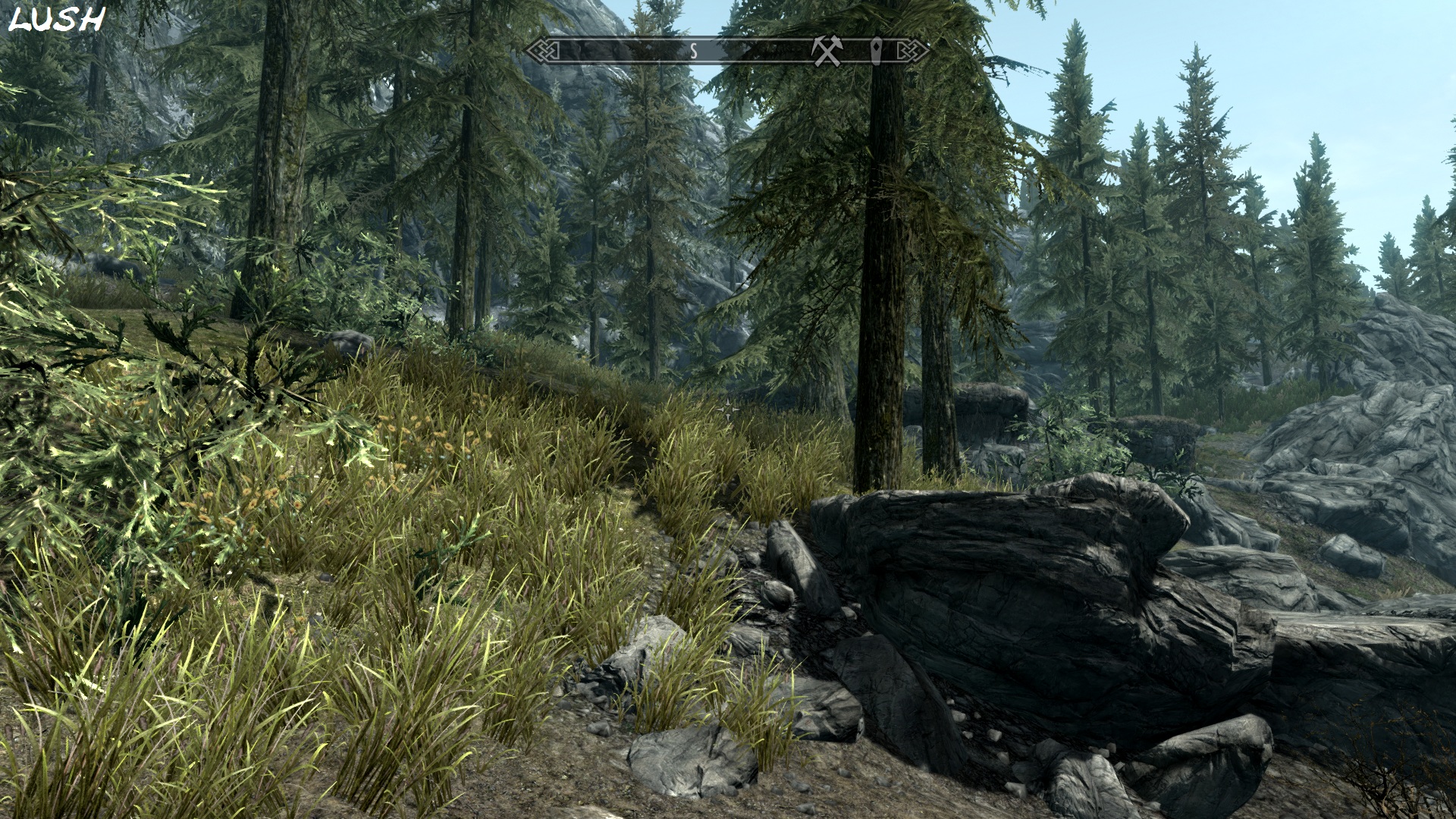The width and height of the screenshot is (1456, 819).
Task: Select the crossed pickaxes mine marker on compass
Action: [827, 51]
